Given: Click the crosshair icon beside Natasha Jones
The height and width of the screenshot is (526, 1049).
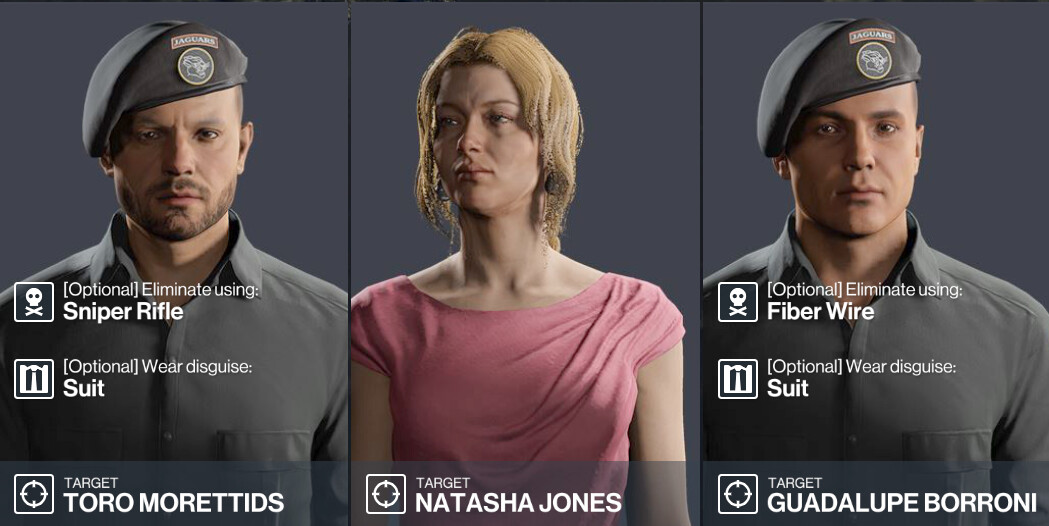Looking at the screenshot, I should [x=386, y=494].
